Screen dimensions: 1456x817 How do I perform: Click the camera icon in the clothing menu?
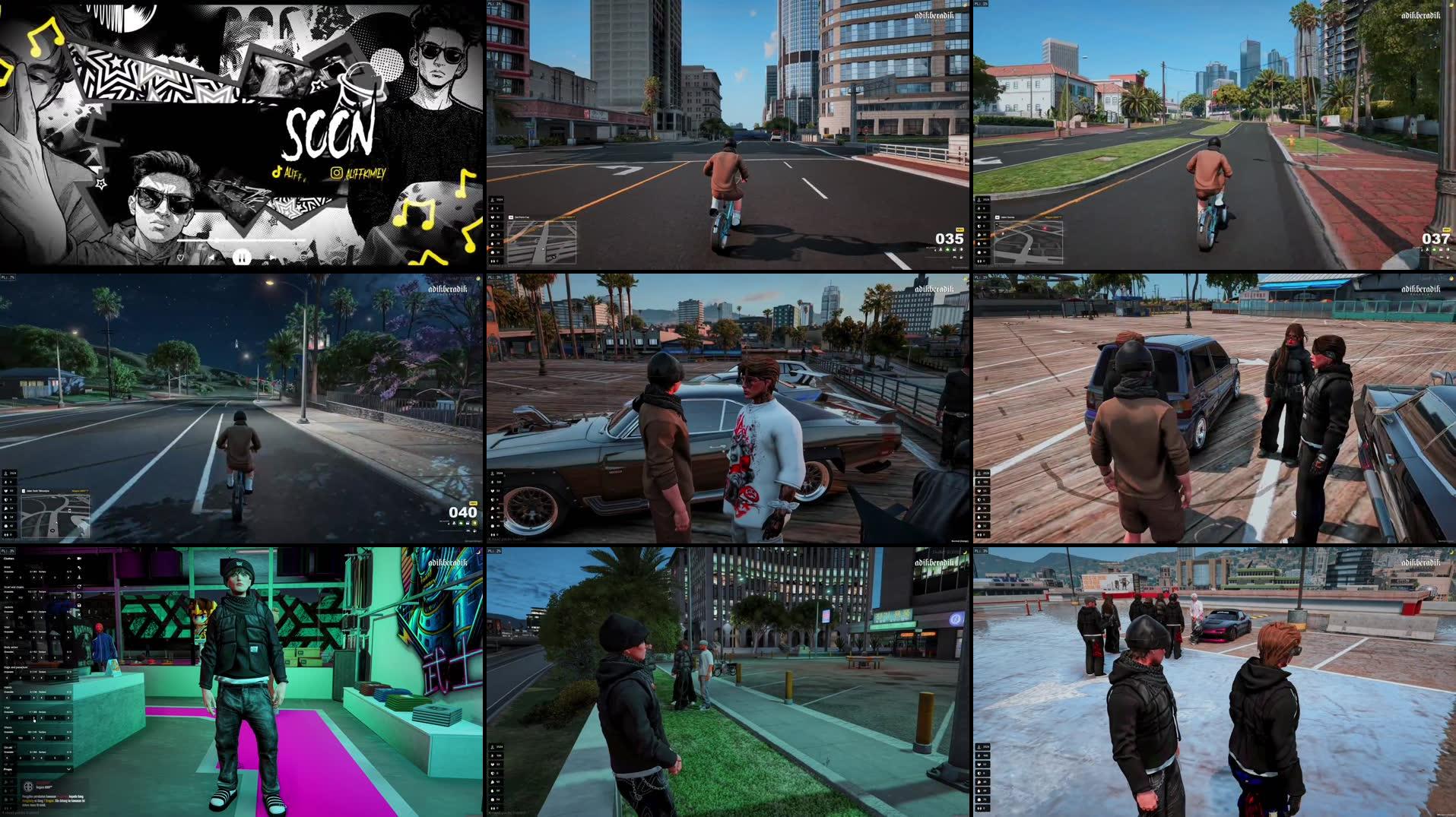point(79,557)
